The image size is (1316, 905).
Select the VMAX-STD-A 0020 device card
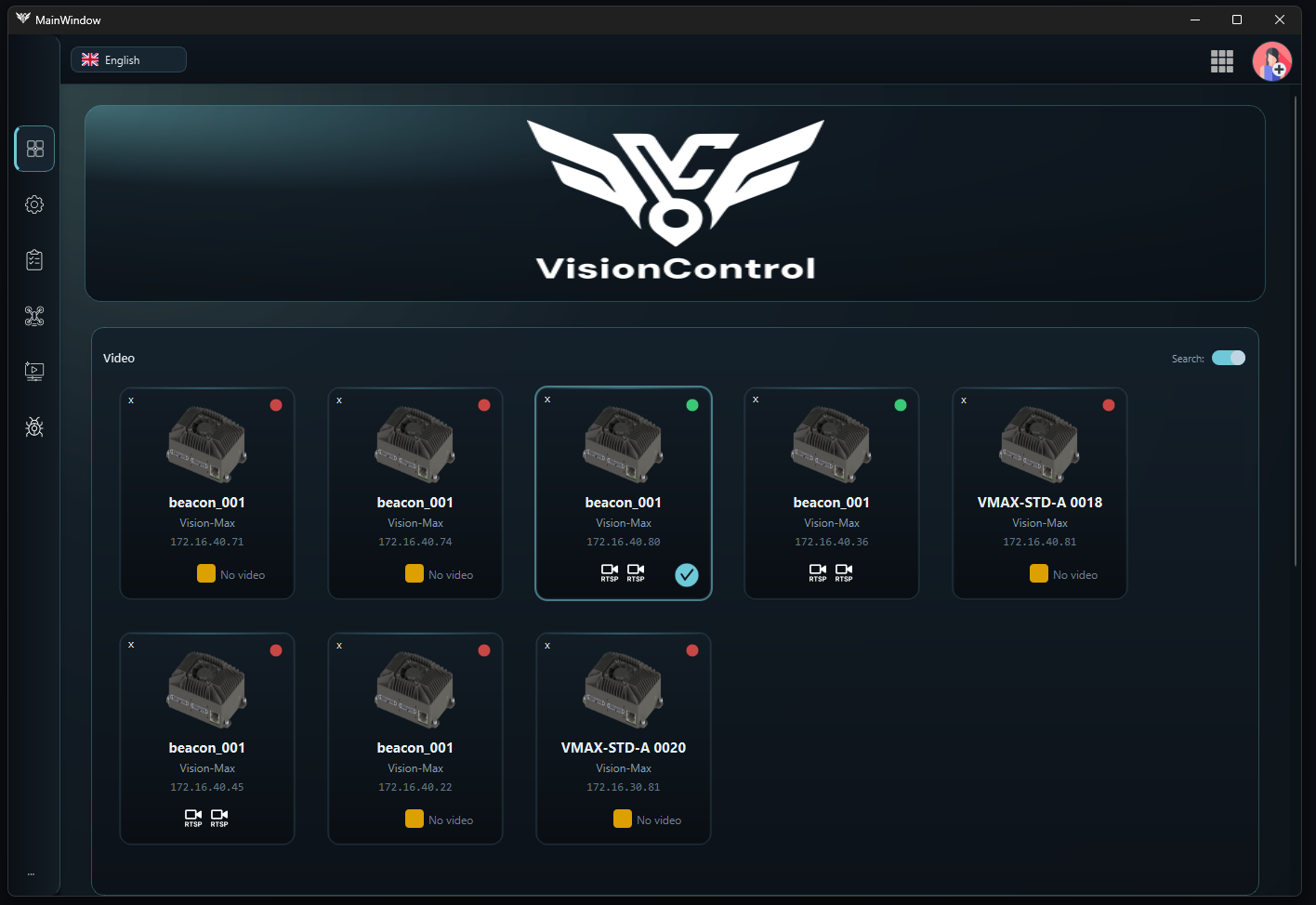[x=623, y=738]
